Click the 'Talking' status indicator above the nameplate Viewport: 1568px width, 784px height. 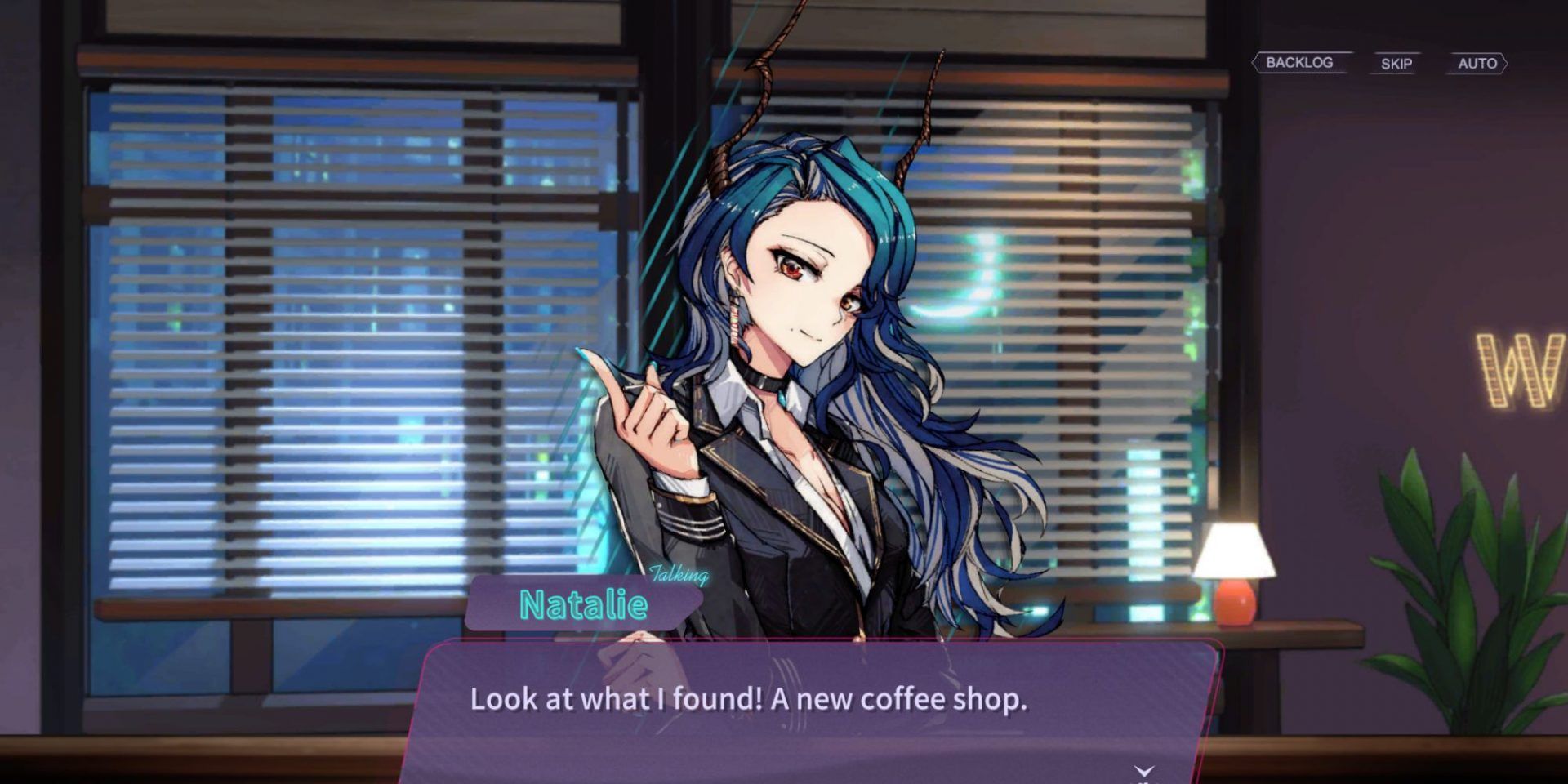(x=677, y=576)
